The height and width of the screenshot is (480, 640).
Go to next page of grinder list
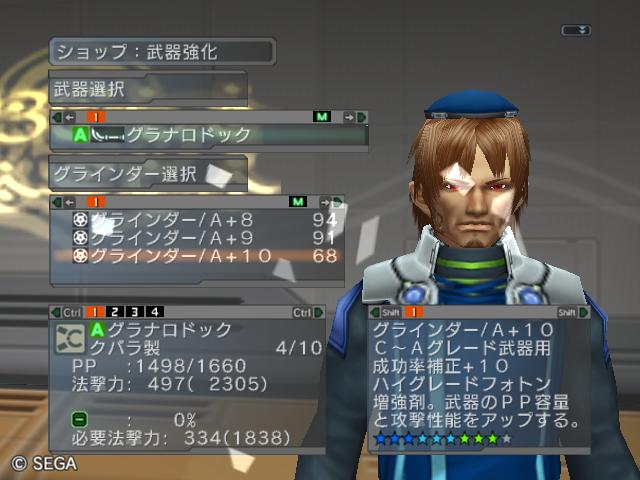(x=327, y=202)
